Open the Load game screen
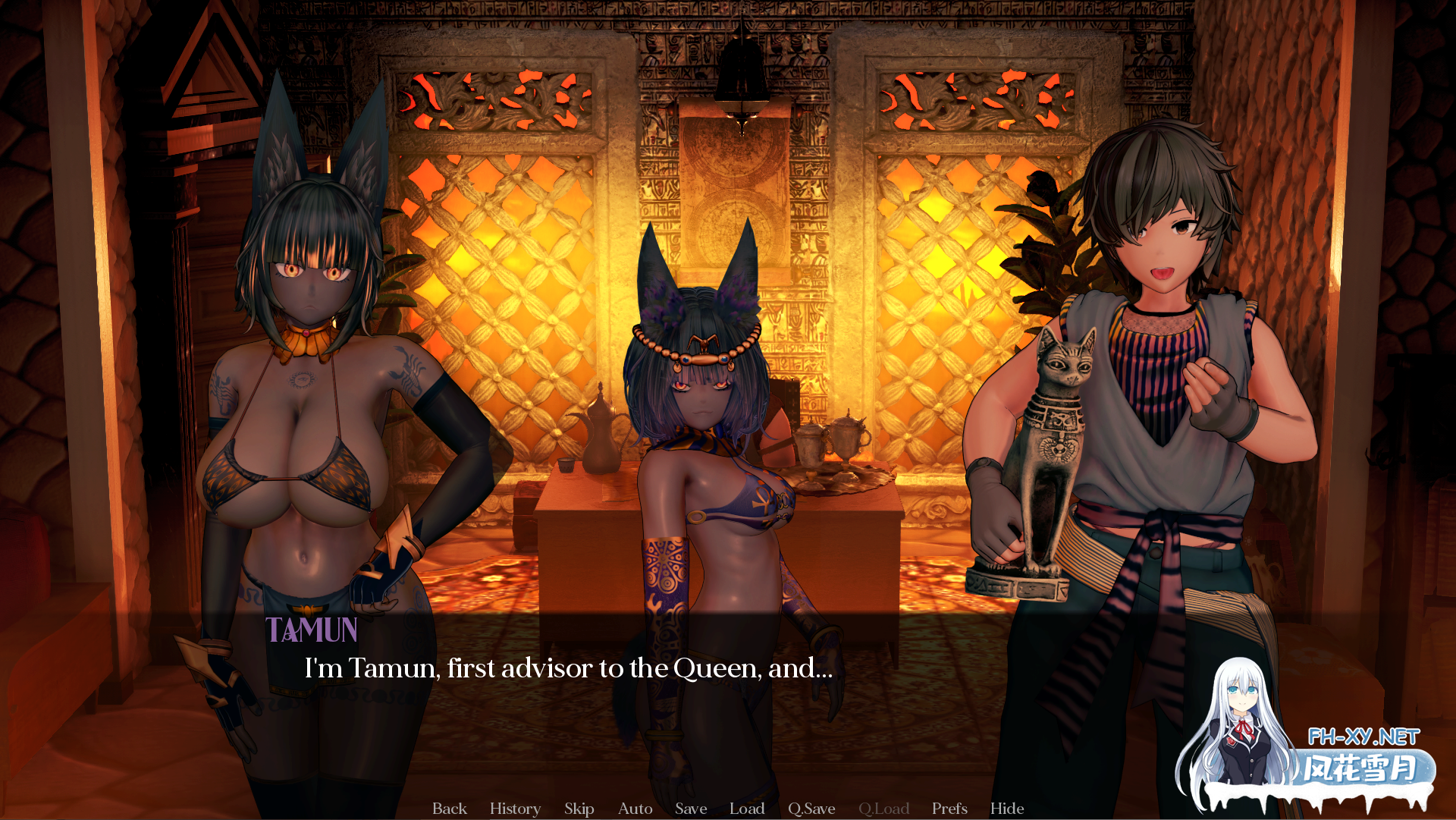The width and height of the screenshot is (1456, 820). point(747,809)
